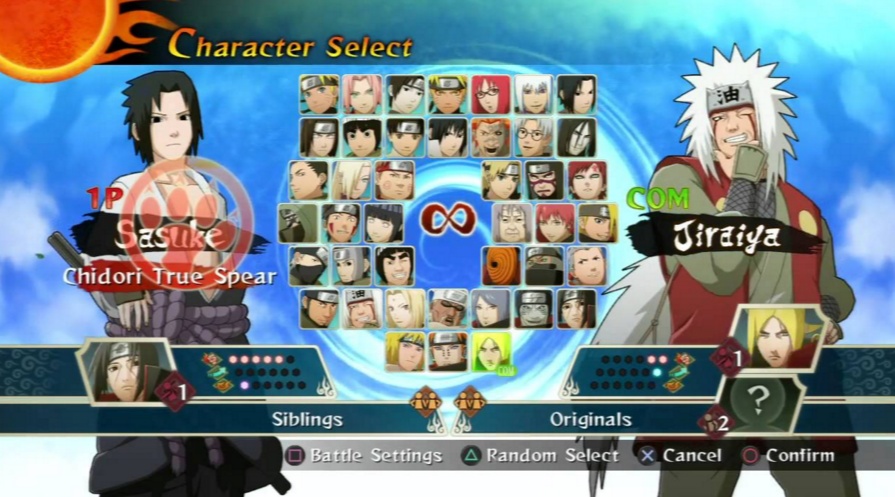
Task: Select Kabuto with round glasses
Action: (533, 137)
